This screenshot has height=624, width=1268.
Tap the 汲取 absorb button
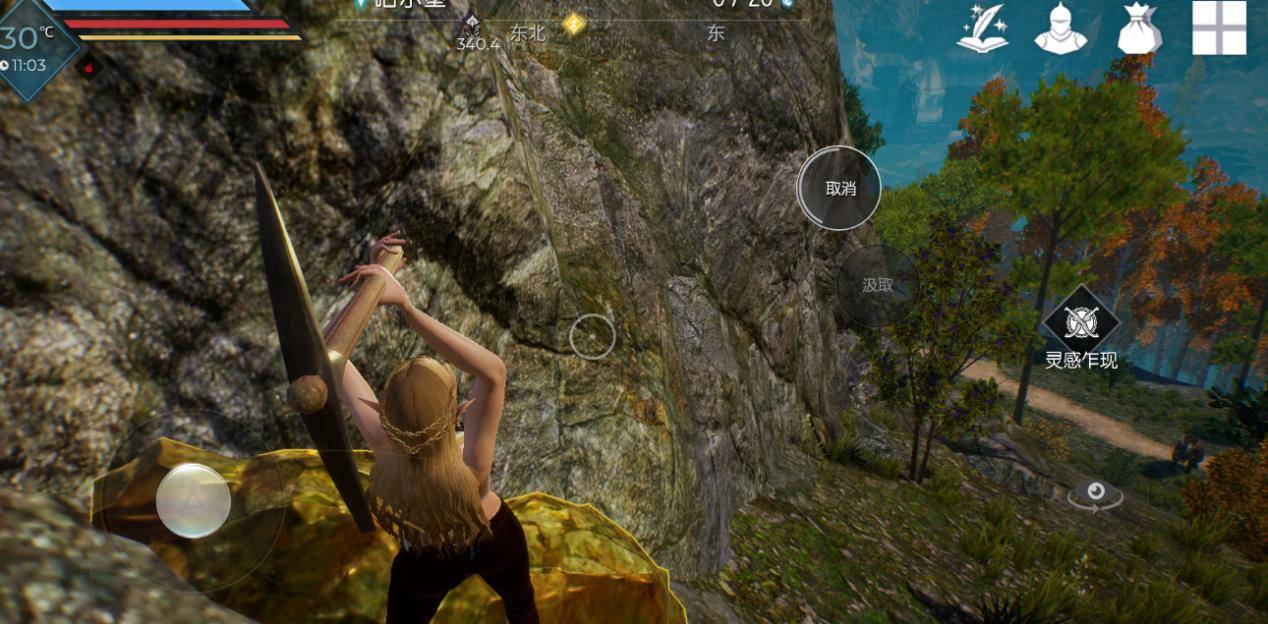click(877, 285)
